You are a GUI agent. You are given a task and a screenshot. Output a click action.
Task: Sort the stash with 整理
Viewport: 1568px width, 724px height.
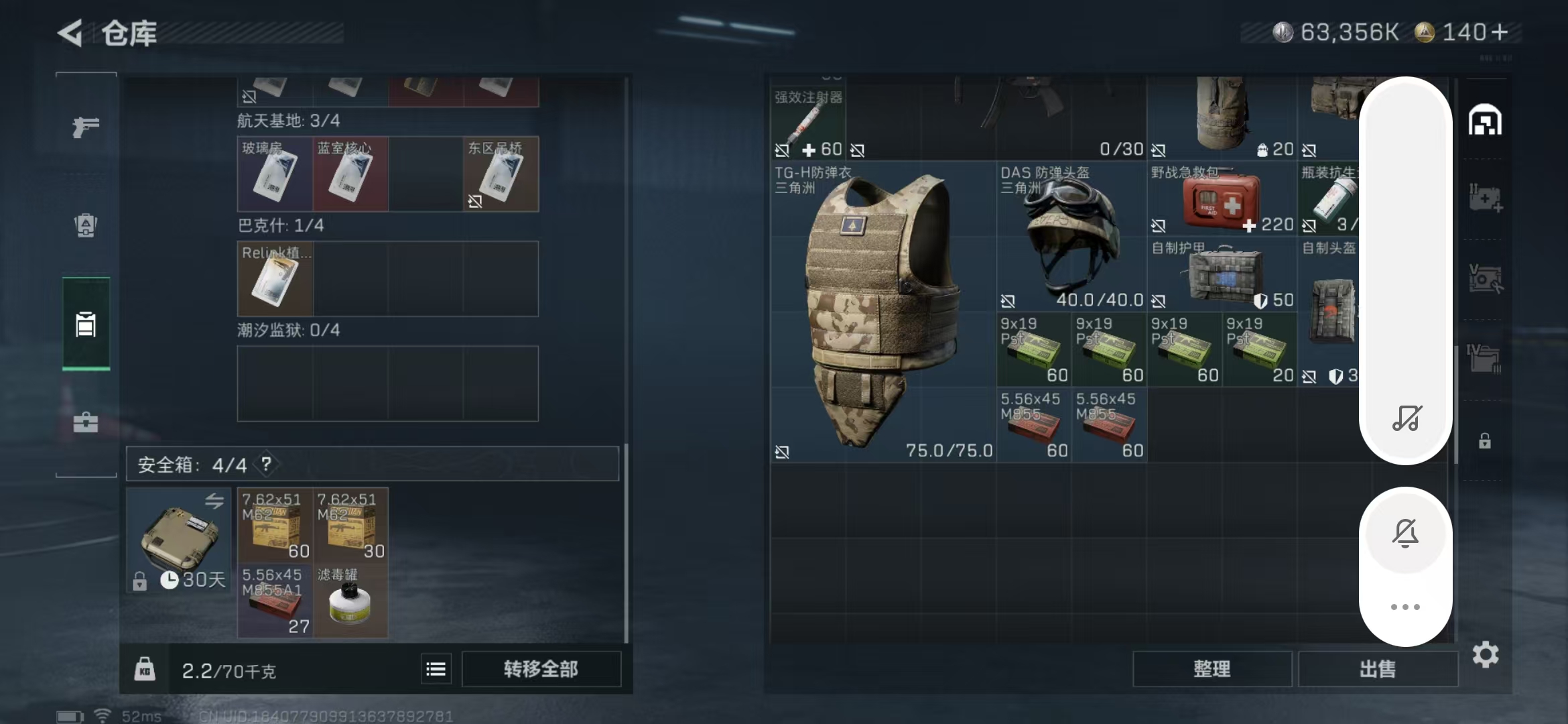tap(1212, 669)
